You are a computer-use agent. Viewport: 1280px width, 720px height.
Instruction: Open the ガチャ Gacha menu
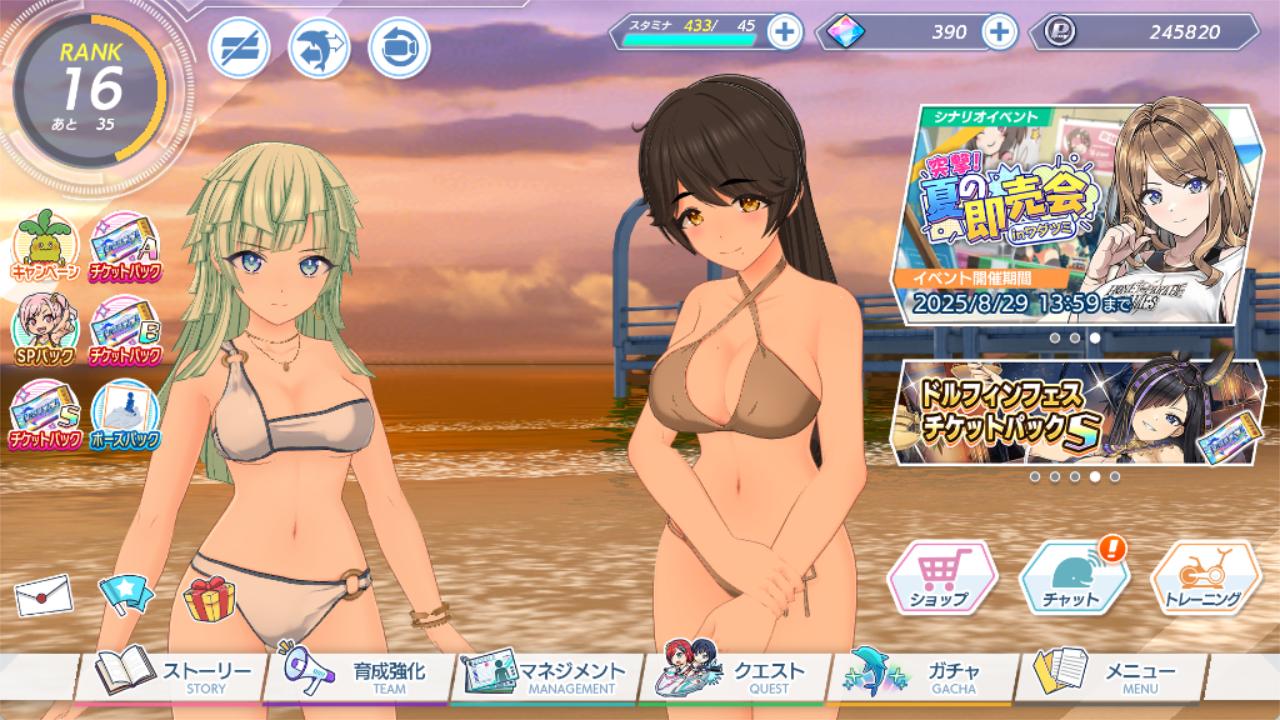(x=920, y=676)
